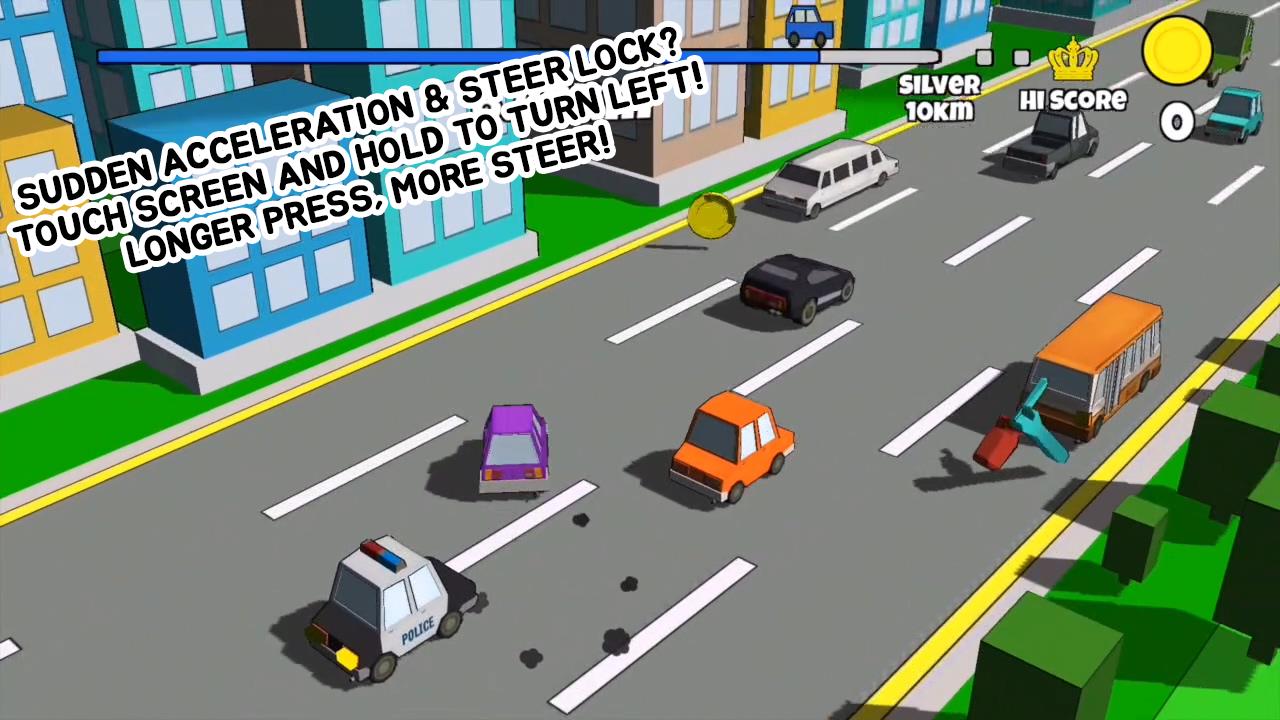Click the blue distance progress bar
The width and height of the screenshot is (1280, 720).
pyautogui.click(x=460, y=56)
